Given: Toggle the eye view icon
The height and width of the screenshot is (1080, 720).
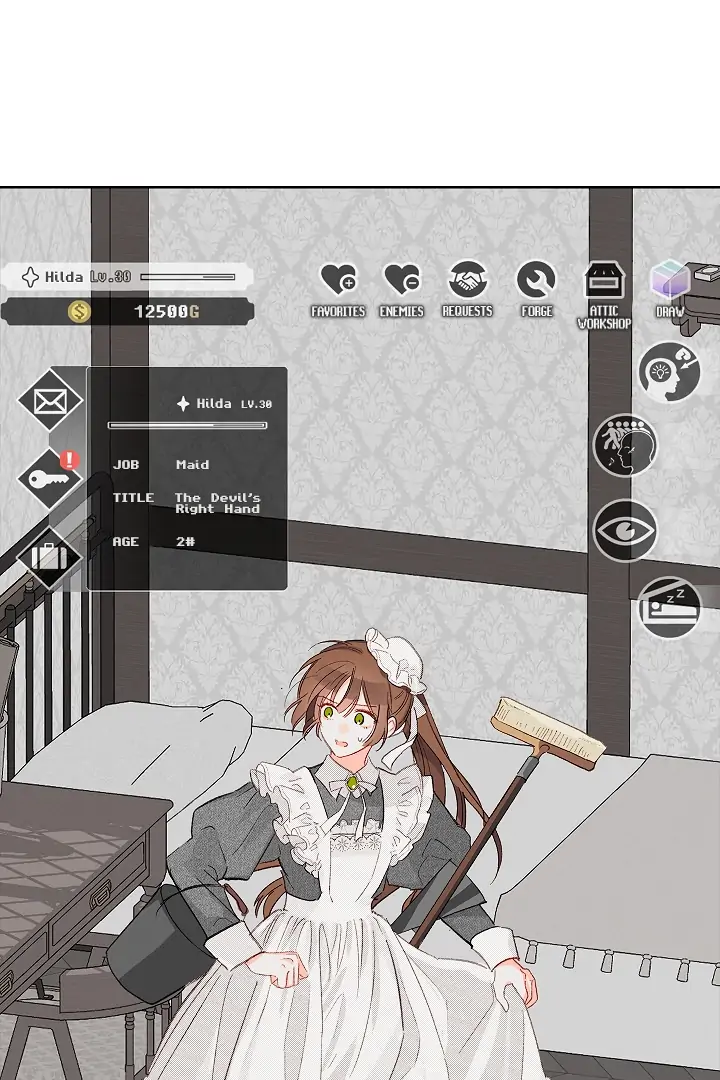Looking at the screenshot, I should (625, 530).
